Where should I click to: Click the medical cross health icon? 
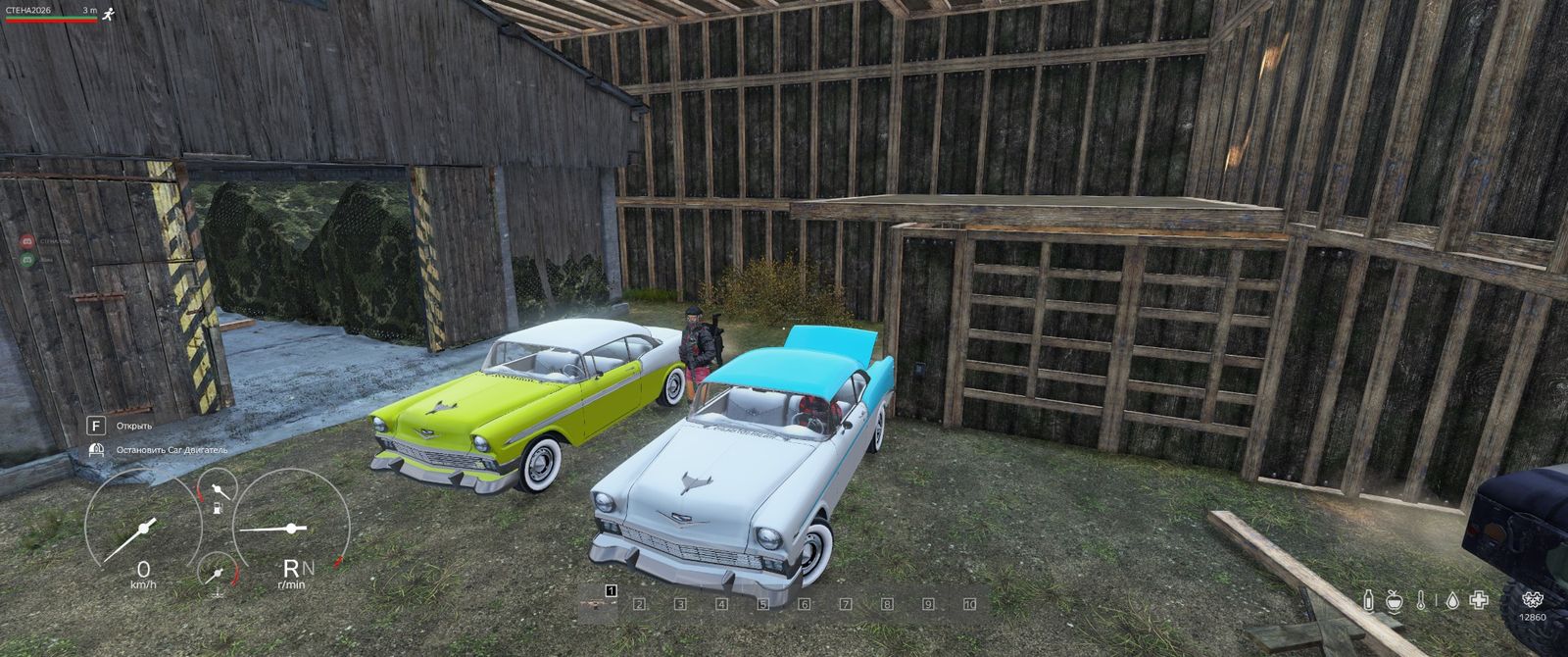1479,600
